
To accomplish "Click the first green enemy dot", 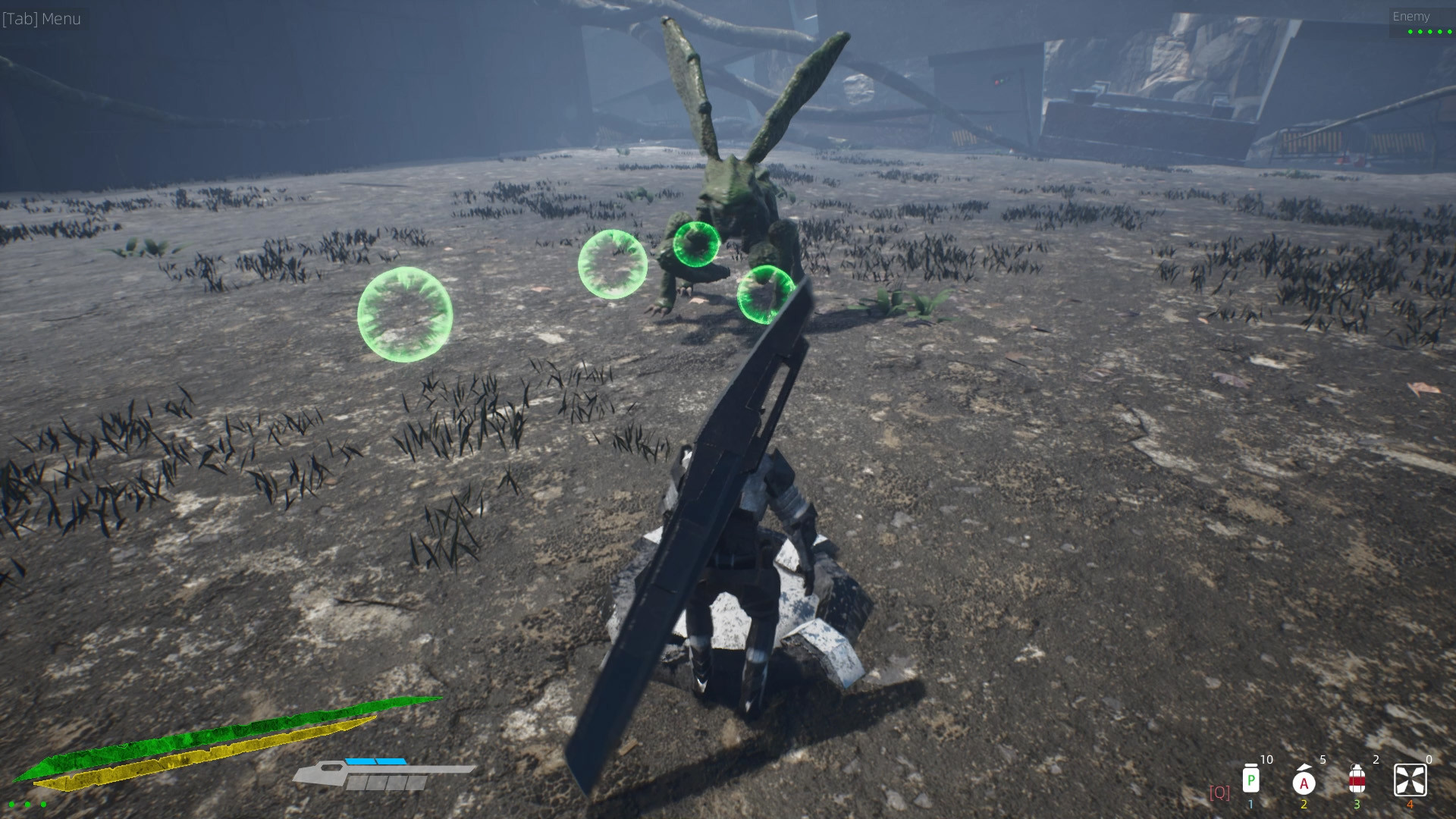I will point(1410,32).
